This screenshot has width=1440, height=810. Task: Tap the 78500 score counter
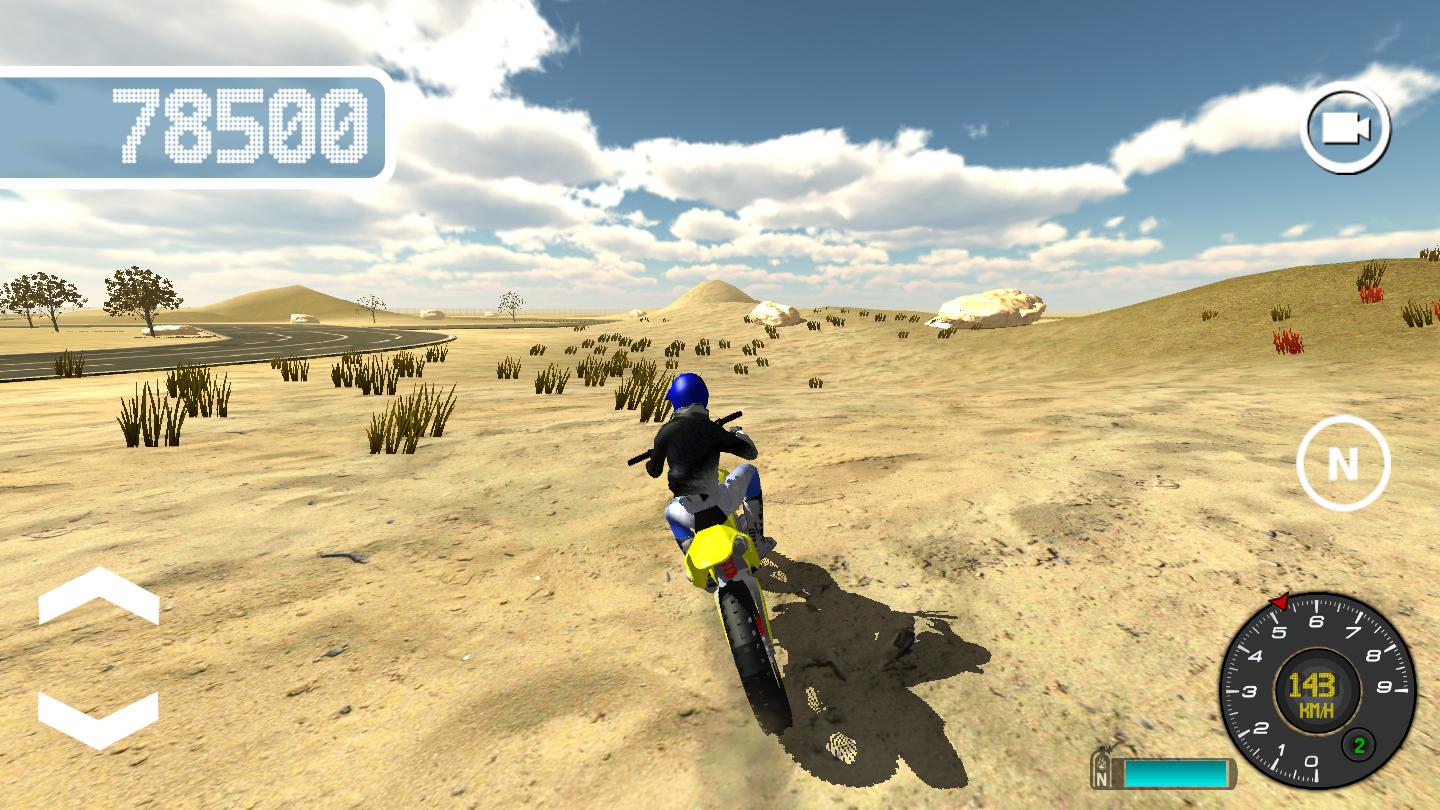pos(240,127)
